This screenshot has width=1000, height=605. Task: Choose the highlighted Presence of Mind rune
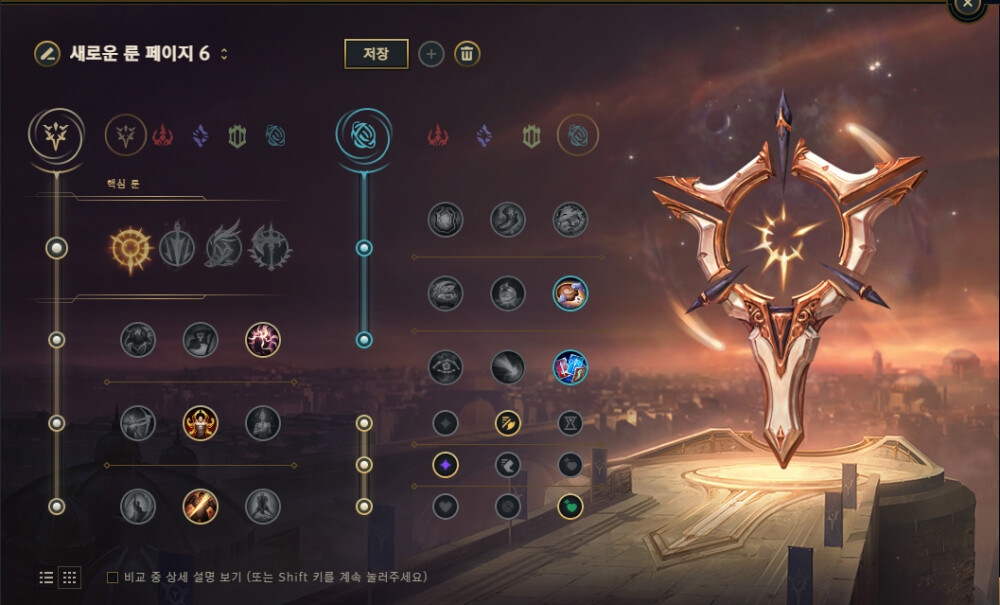click(x=263, y=340)
